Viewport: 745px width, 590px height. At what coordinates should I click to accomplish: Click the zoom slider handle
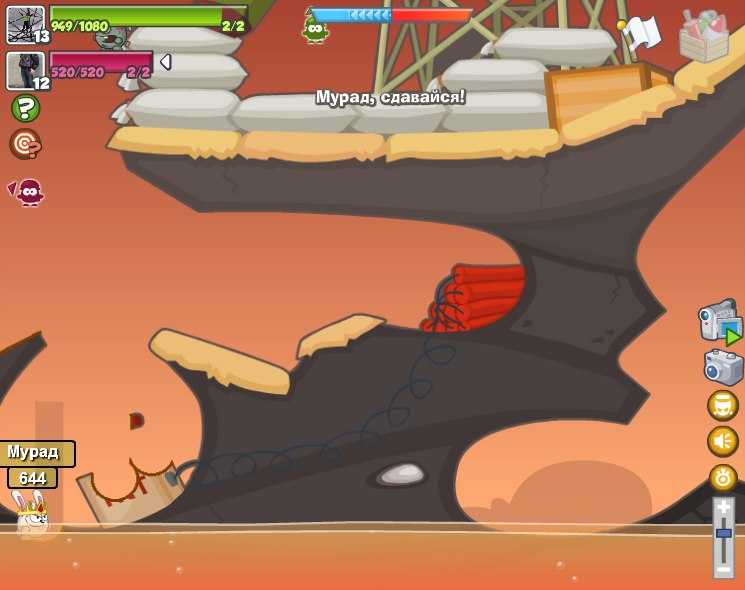click(724, 534)
